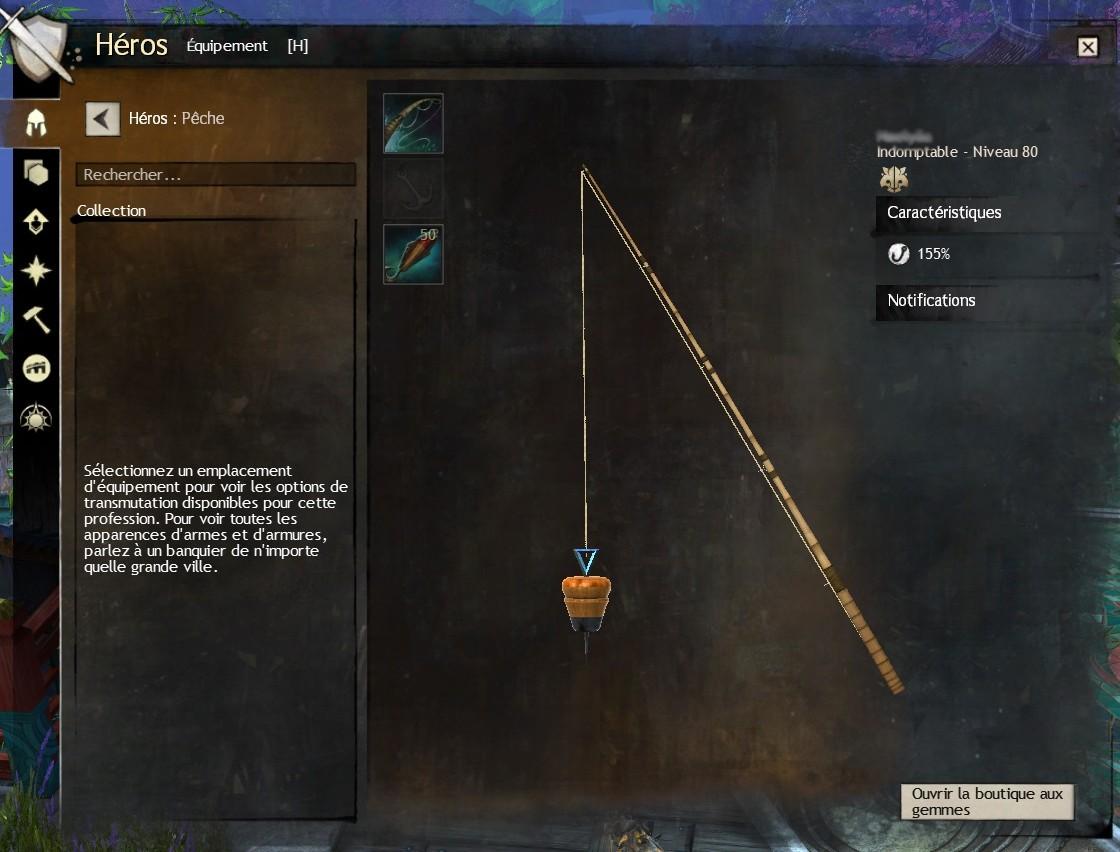Click the Notifications header
1120x852 pixels.
click(x=931, y=301)
